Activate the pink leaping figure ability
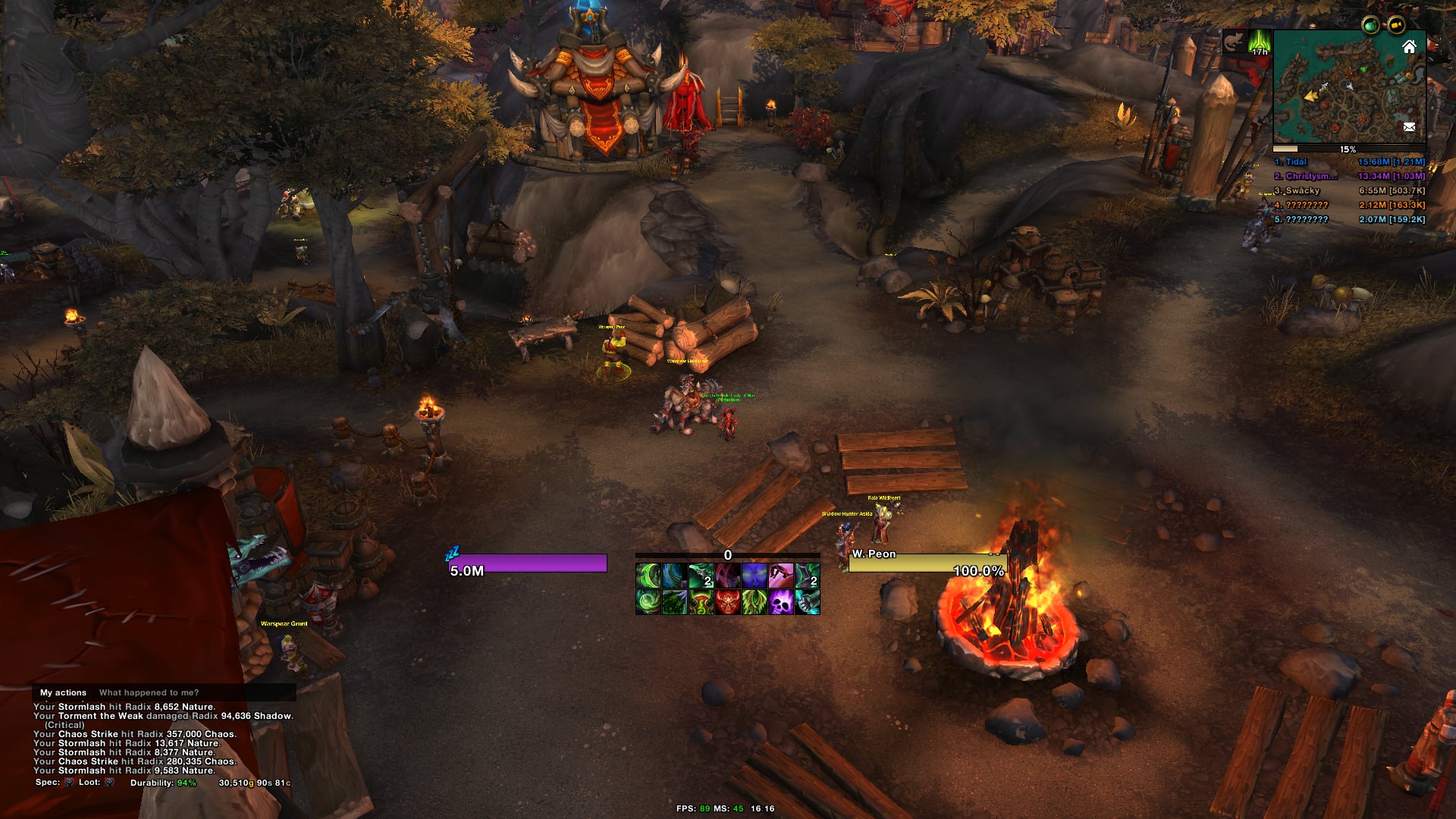 coord(781,576)
